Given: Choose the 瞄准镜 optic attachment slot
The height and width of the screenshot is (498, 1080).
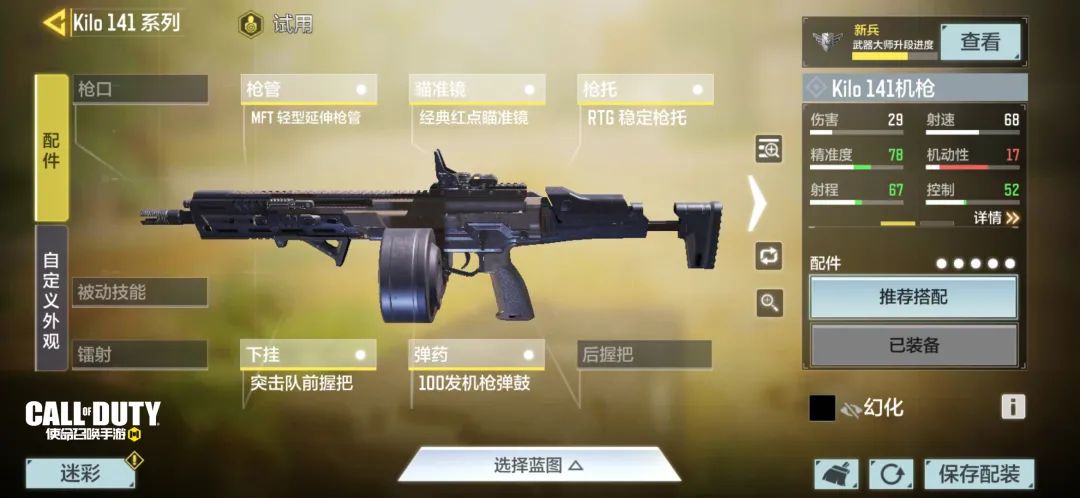Looking at the screenshot, I should tap(476, 89).
